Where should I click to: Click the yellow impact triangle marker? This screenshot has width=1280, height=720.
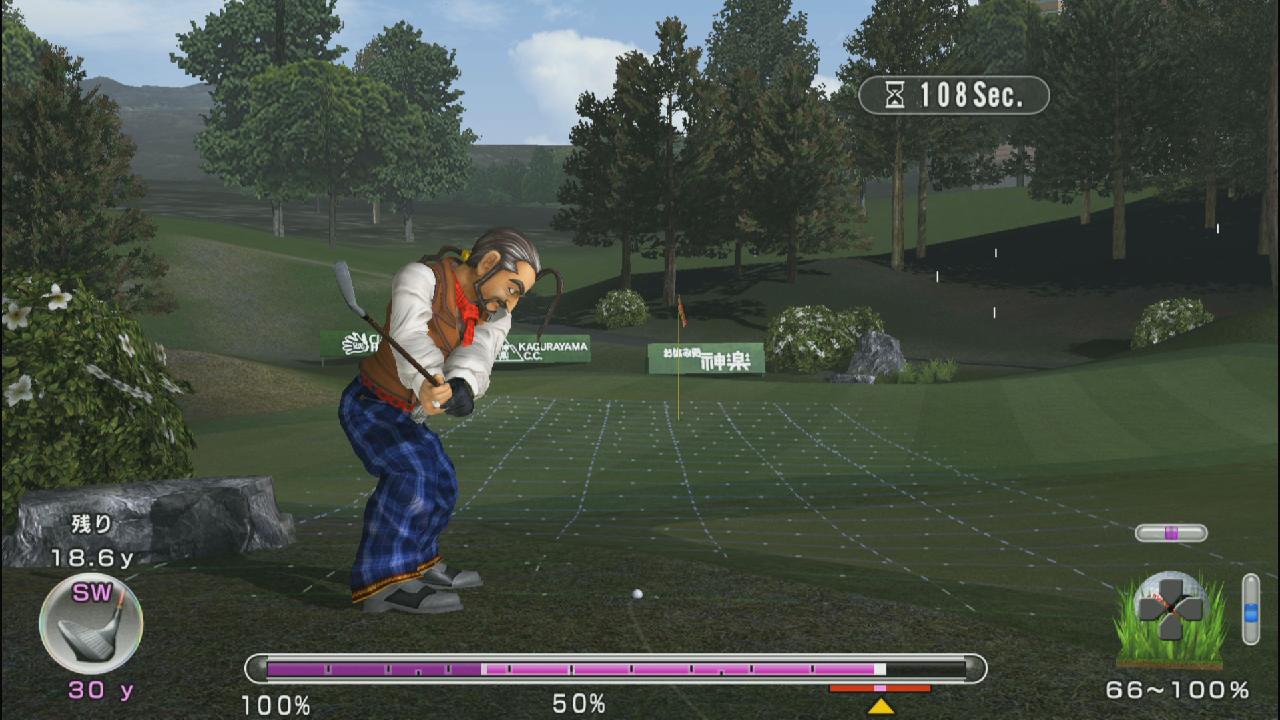880,706
